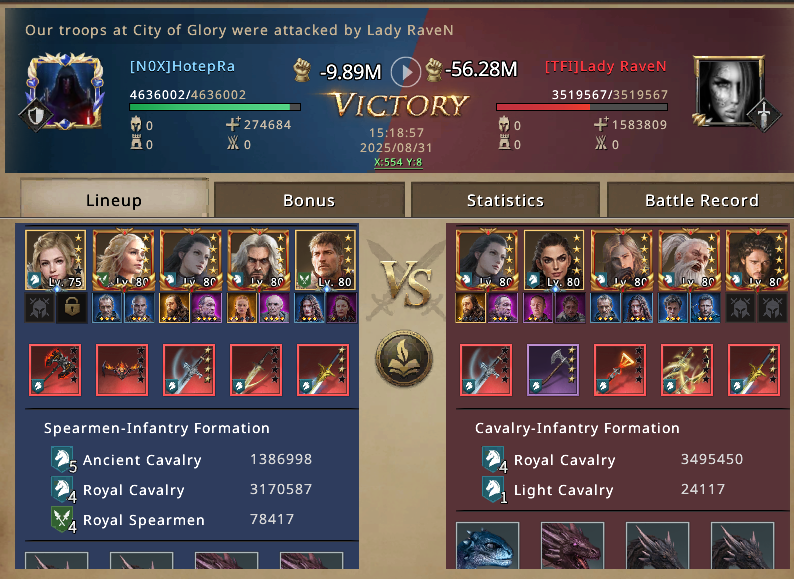The image size is (794, 579).
Task: Open the blue dragon icon
Action: pyautogui.click(x=486, y=552)
